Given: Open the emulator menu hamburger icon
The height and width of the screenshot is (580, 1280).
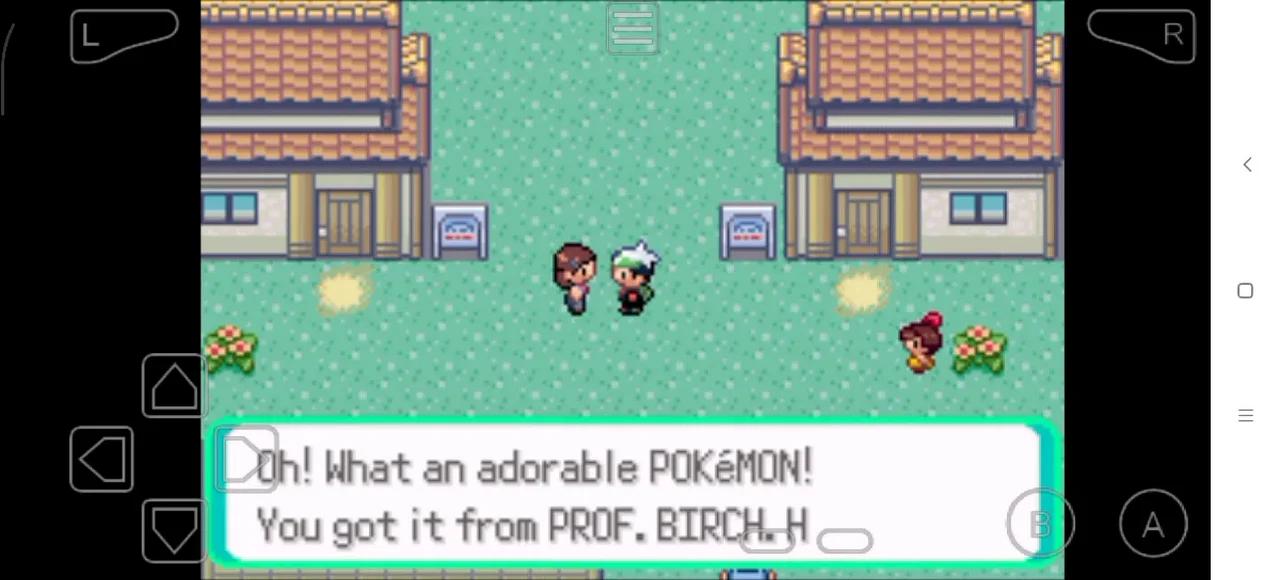Looking at the screenshot, I should (632, 28).
